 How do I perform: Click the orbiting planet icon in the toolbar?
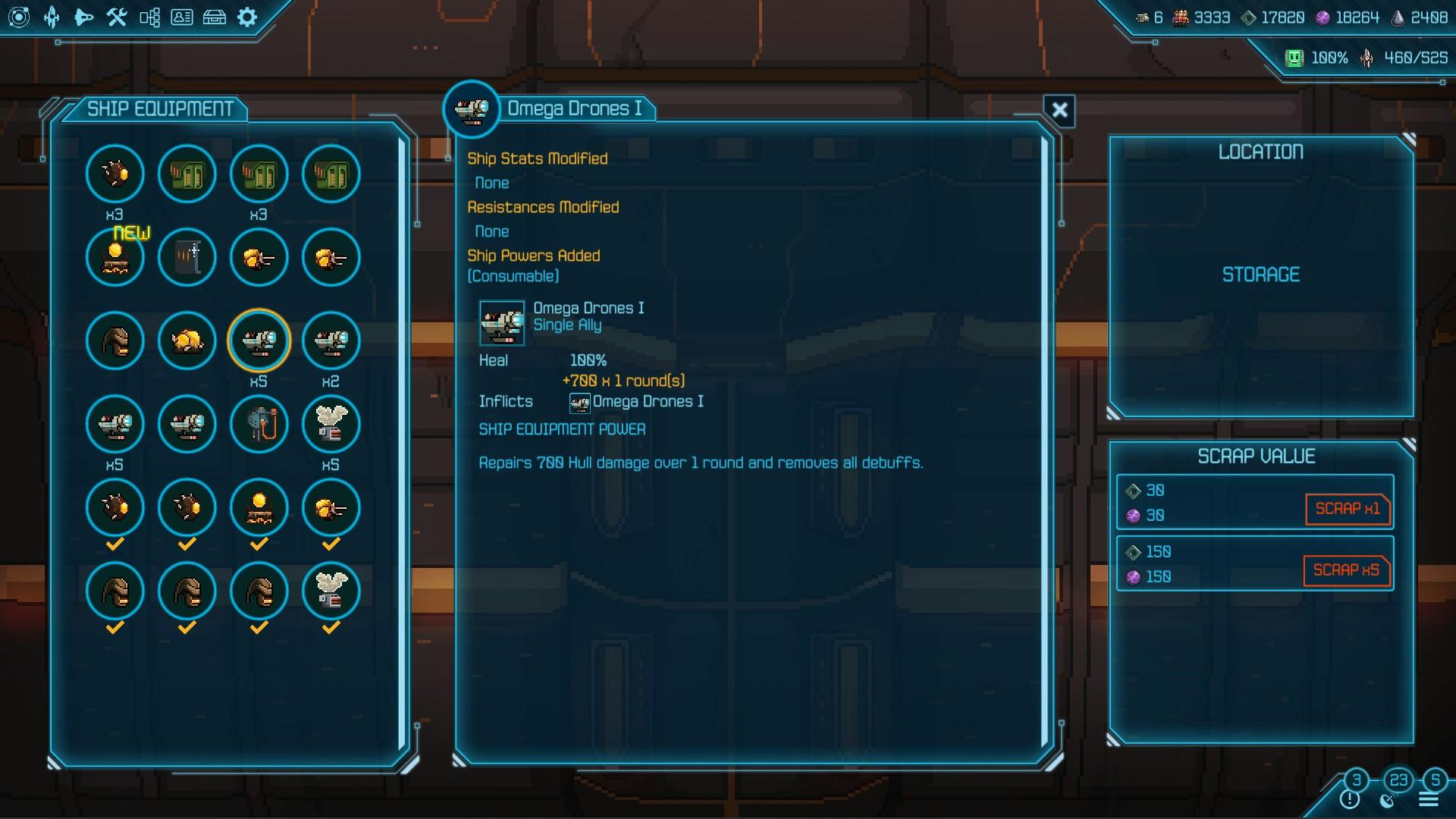click(x=20, y=17)
